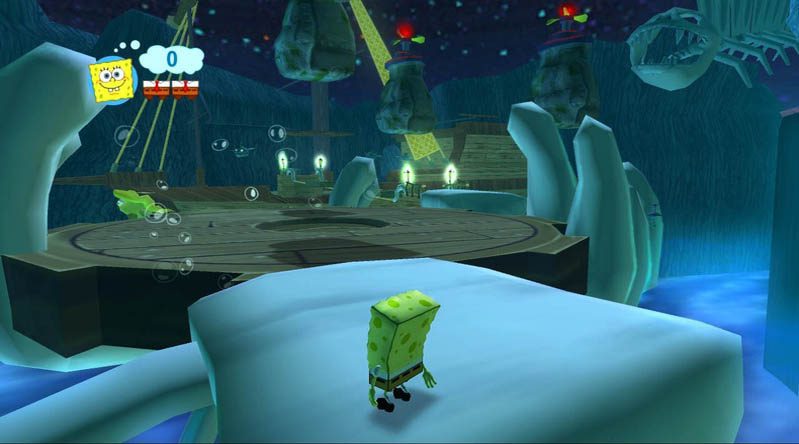Click the SpongeBob character portrait icon

[113, 78]
